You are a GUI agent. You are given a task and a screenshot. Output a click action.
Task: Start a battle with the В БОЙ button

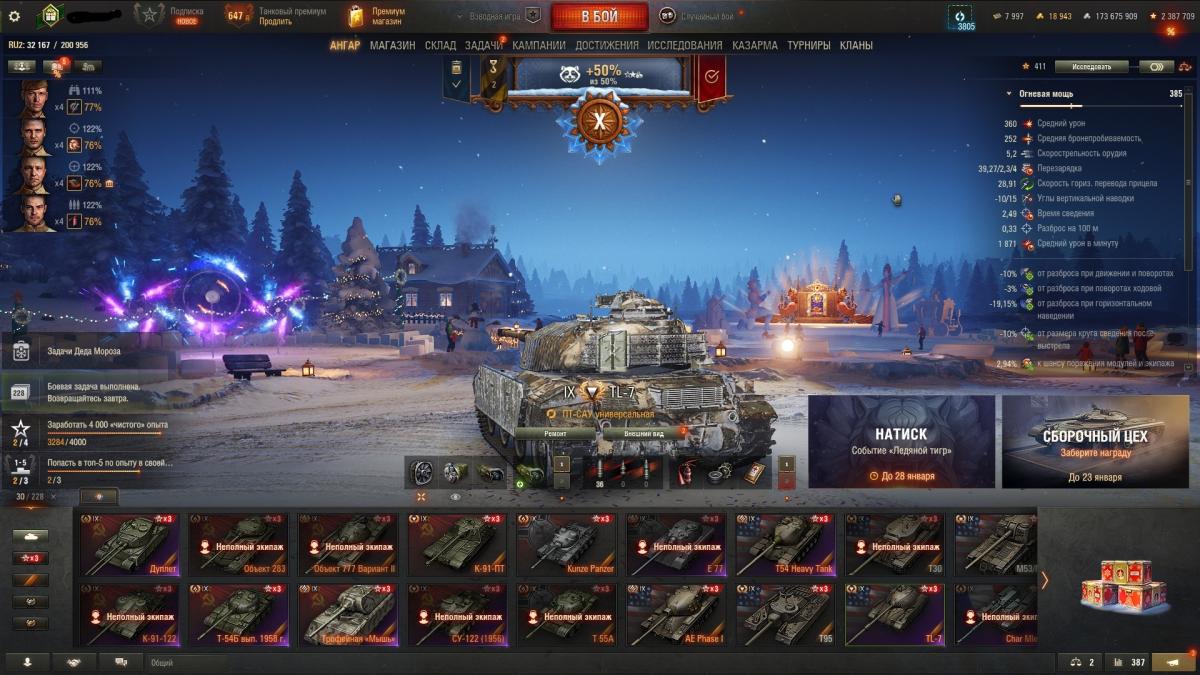click(600, 16)
